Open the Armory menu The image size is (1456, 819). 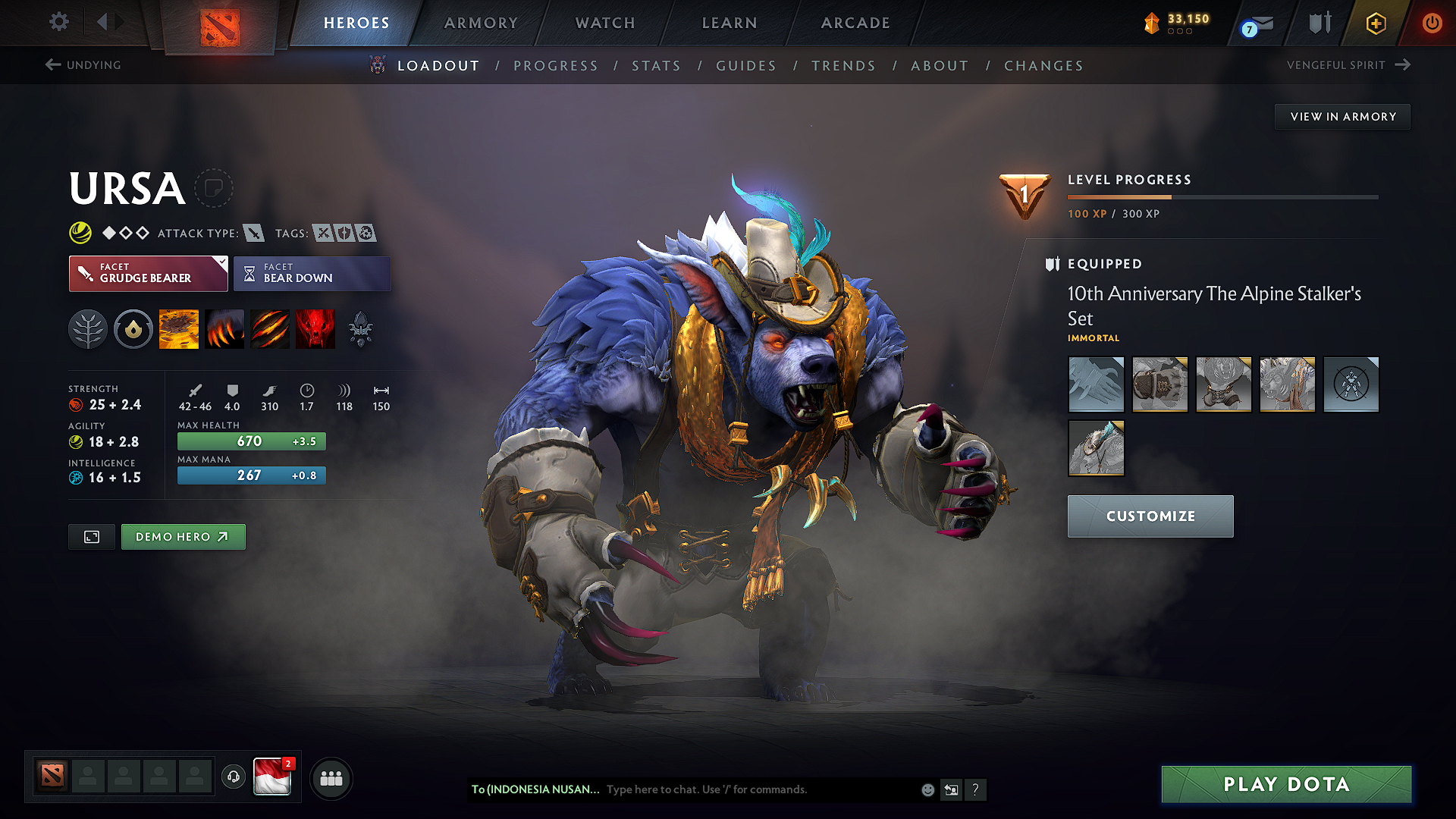click(481, 23)
